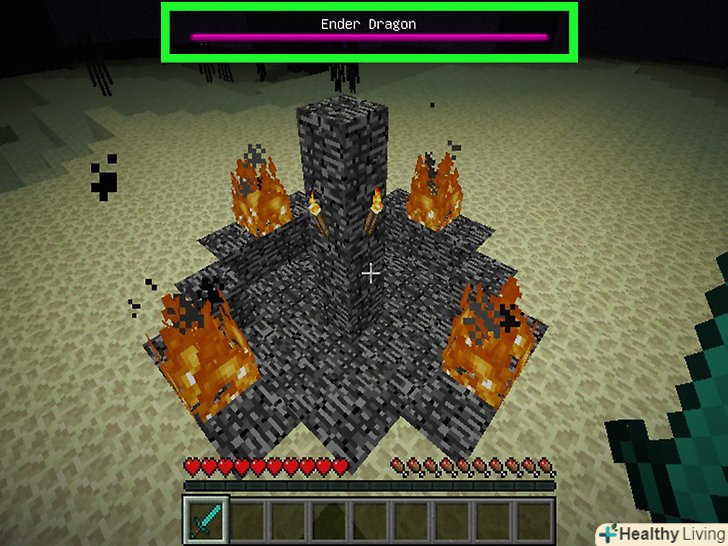Select the diamond sword hotbar slot
Image resolution: width=728 pixels, height=546 pixels.
[206, 520]
